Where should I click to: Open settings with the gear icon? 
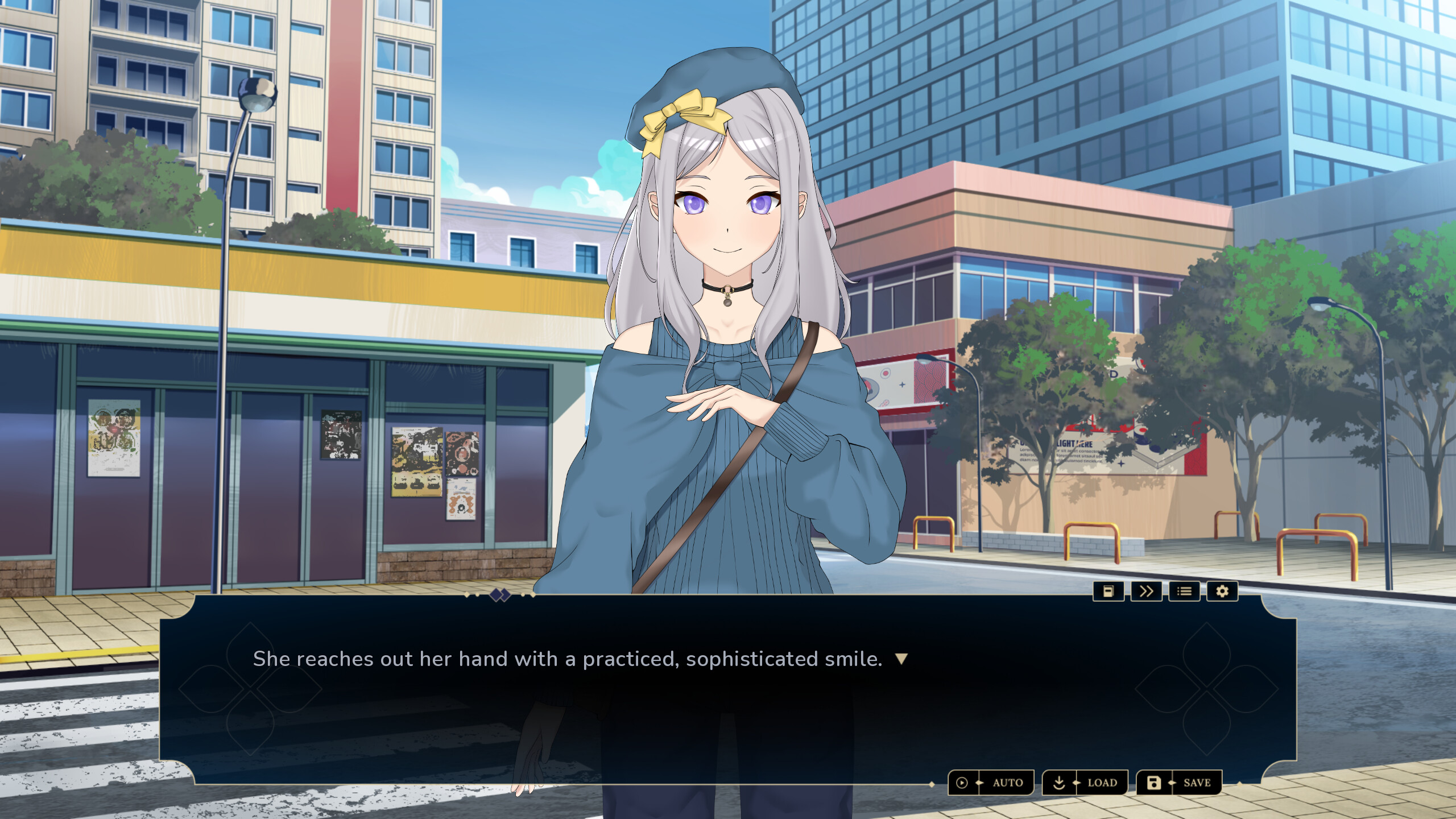tap(1222, 591)
